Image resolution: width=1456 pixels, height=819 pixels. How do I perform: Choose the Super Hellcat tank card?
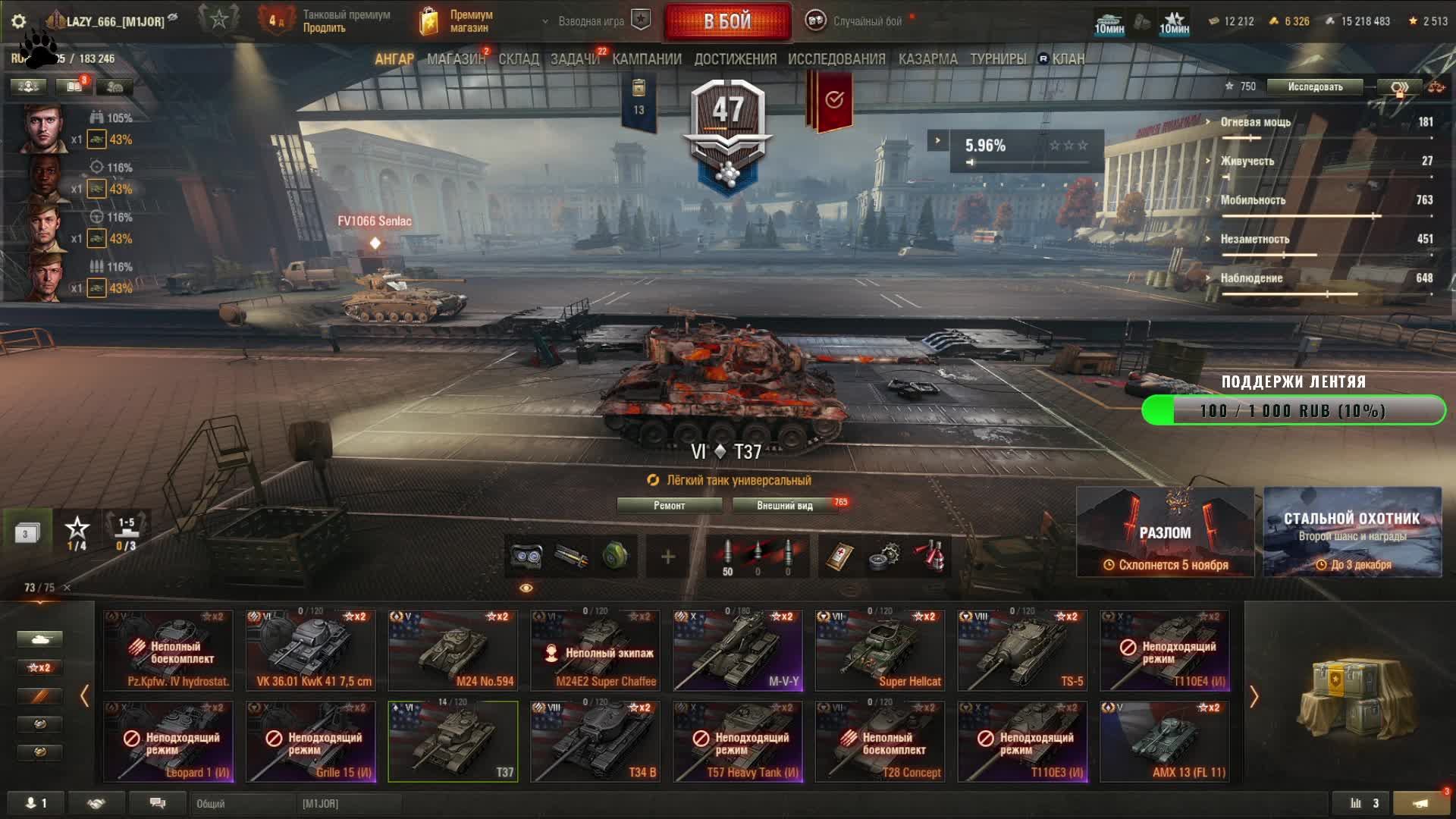[880, 651]
